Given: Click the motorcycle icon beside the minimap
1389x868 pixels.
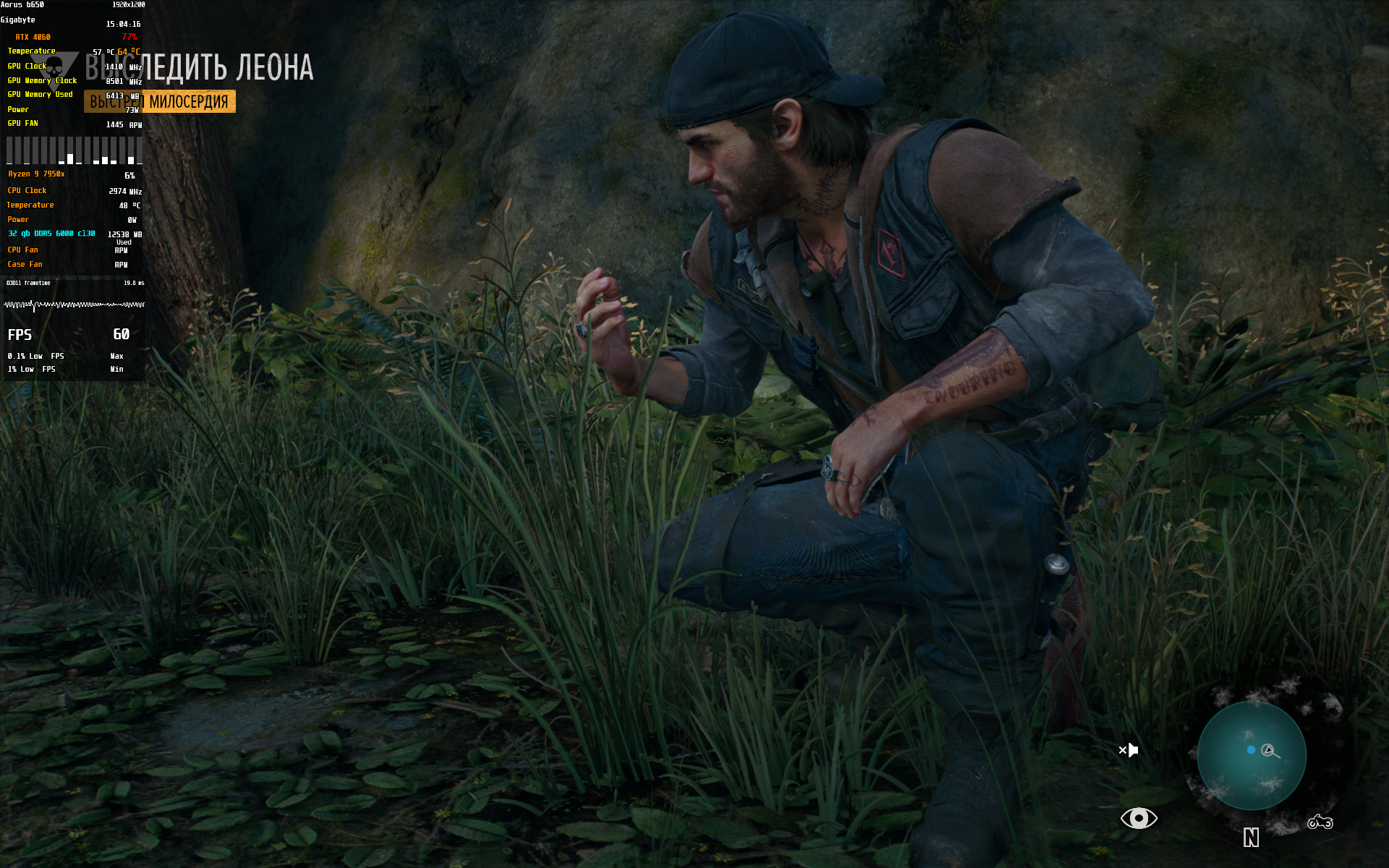Looking at the screenshot, I should [x=1320, y=822].
